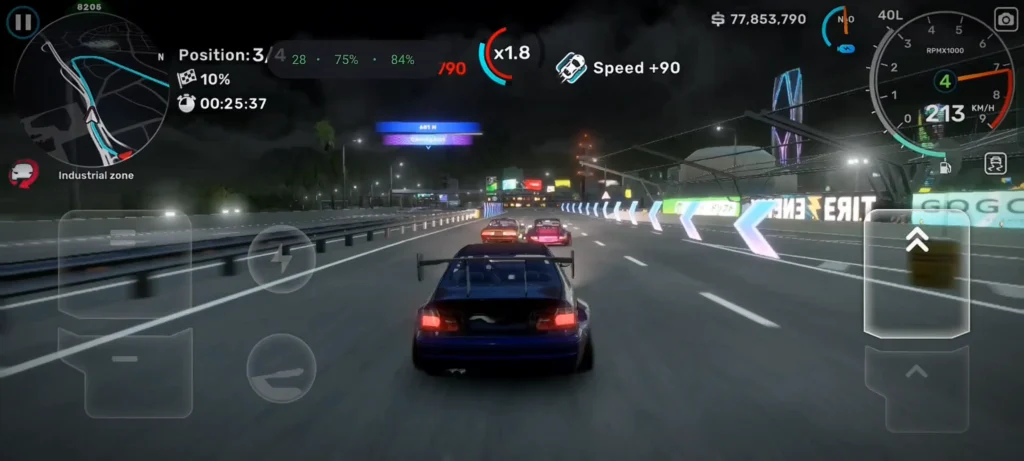Image resolution: width=1024 pixels, height=461 pixels.
Task: Tap the single-chevron pedal below the accelerator
Action: (x=916, y=386)
